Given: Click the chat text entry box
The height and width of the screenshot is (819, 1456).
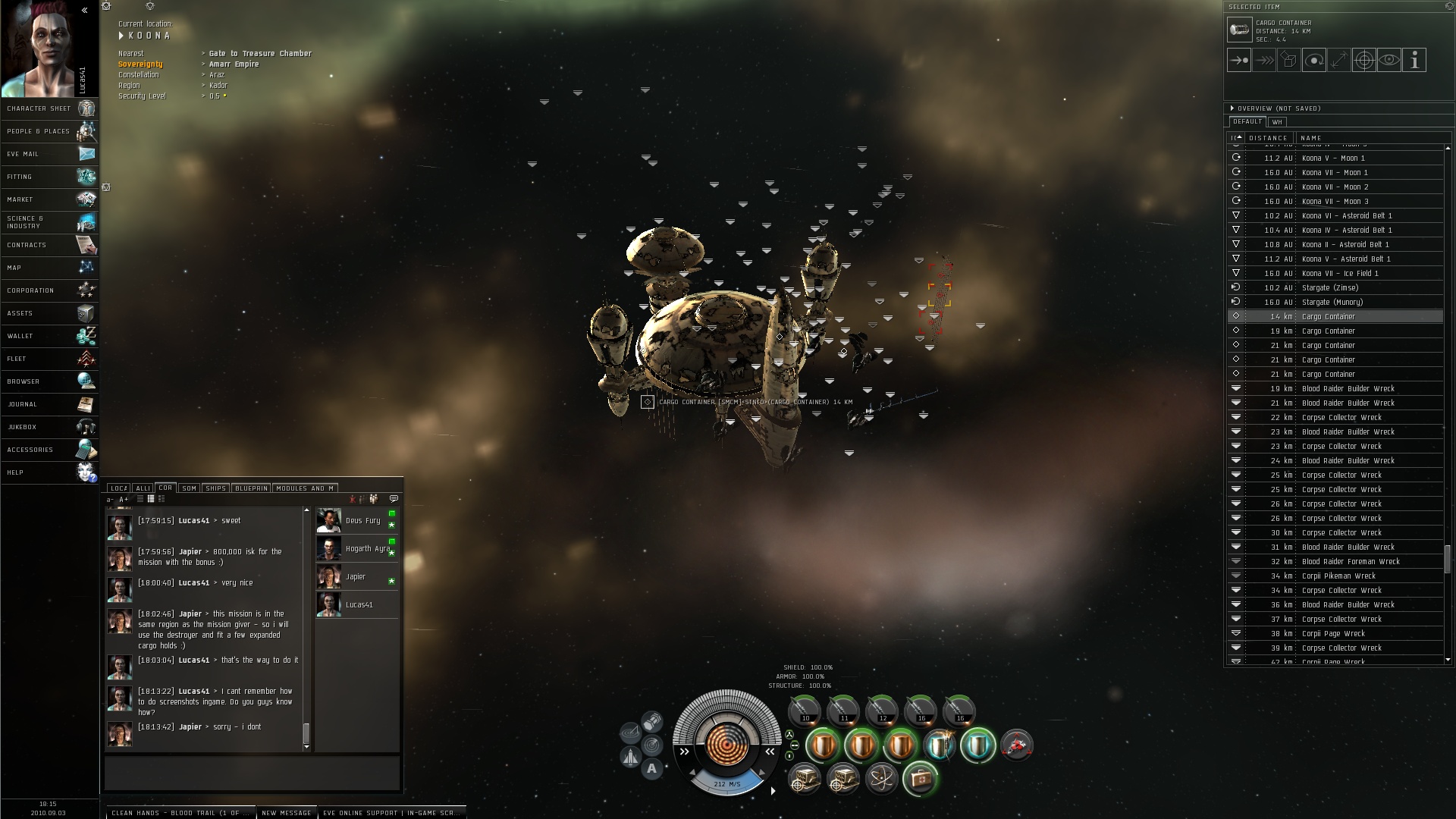Looking at the screenshot, I should tap(252, 773).
